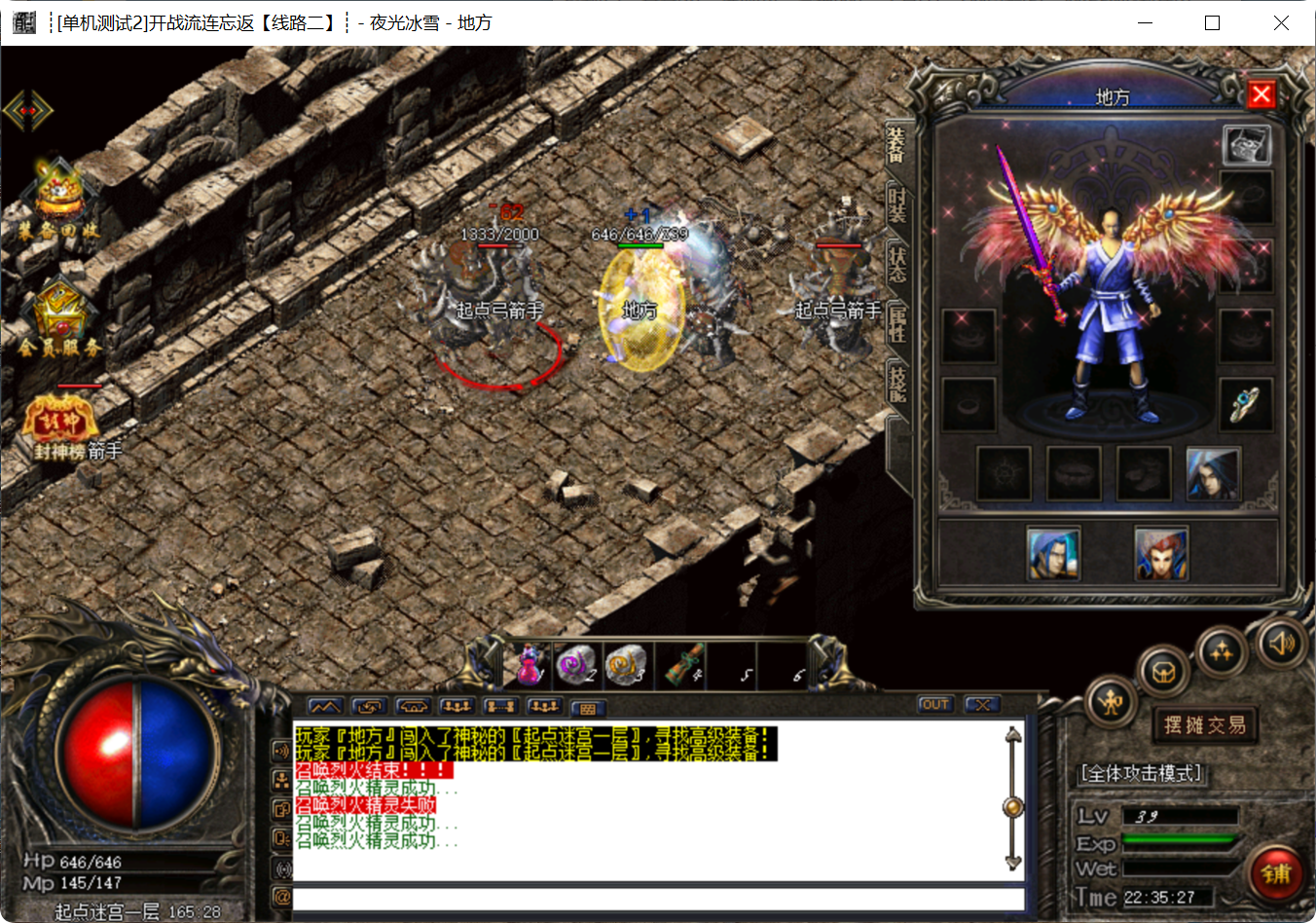Expand the double-arrow panel at top left
1316x923 pixels.
[28, 109]
